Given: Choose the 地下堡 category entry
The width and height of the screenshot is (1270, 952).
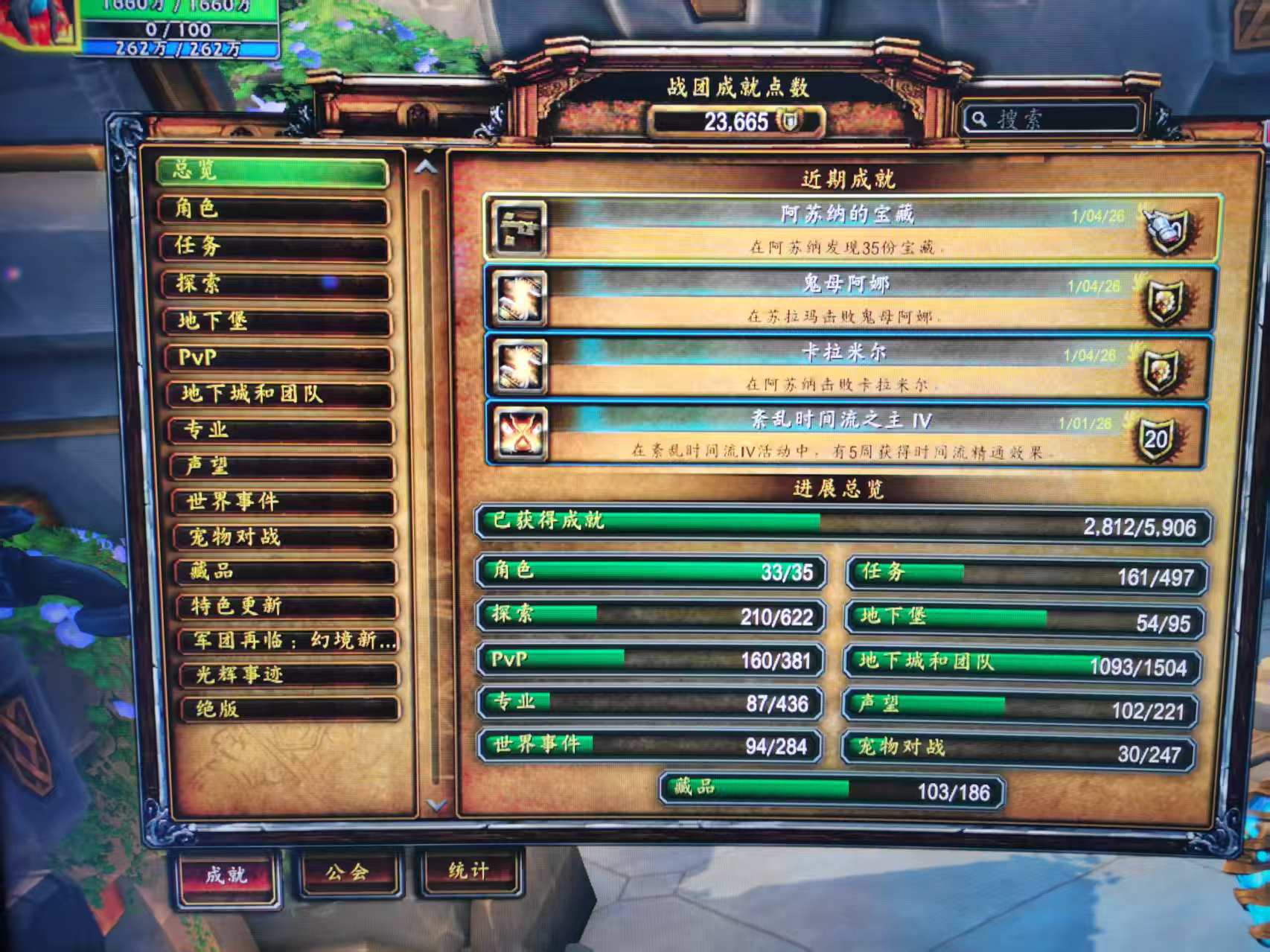Looking at the screenshot, I should point(277,321).
